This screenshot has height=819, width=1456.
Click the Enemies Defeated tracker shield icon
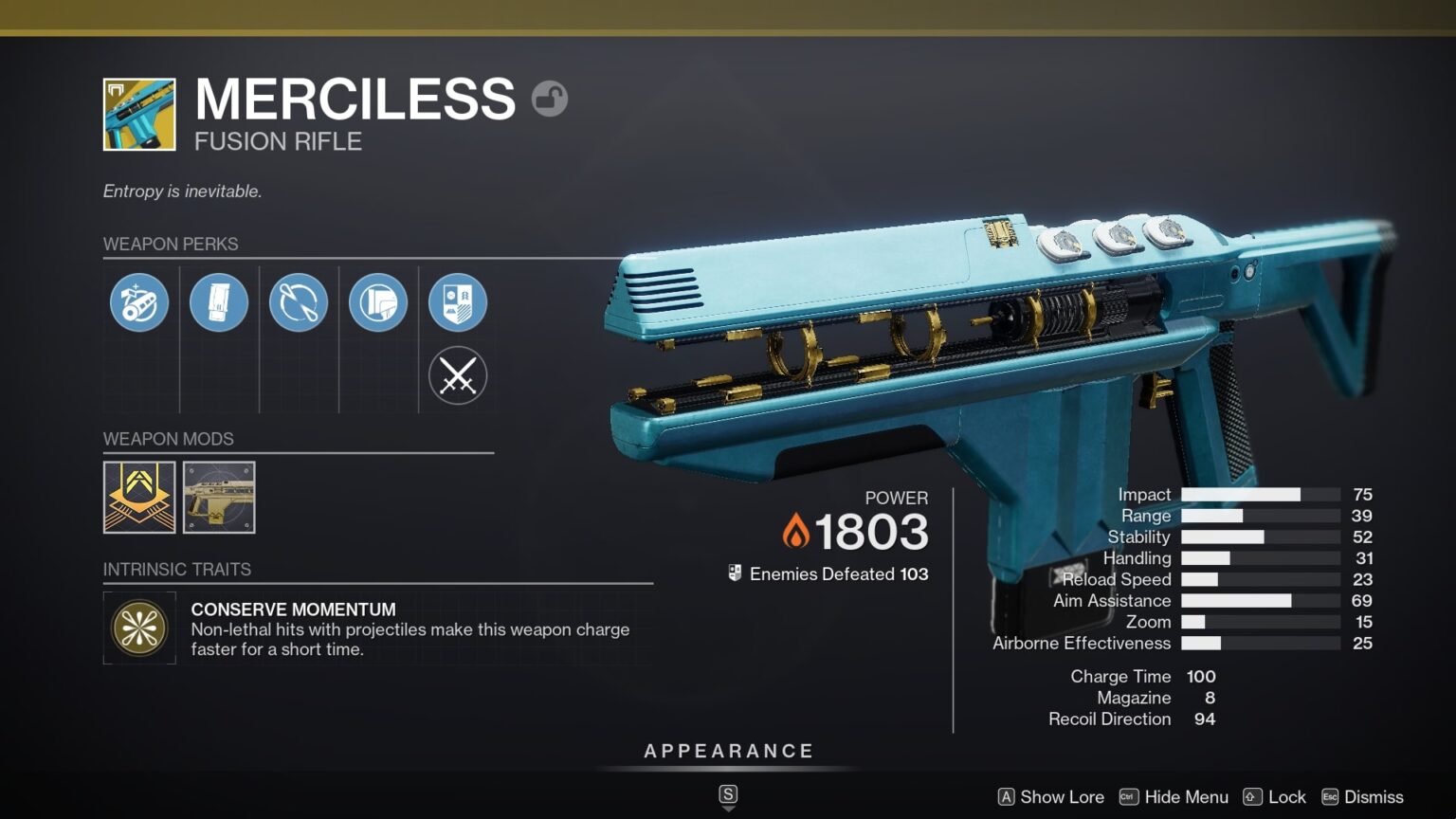click(733, 573)
